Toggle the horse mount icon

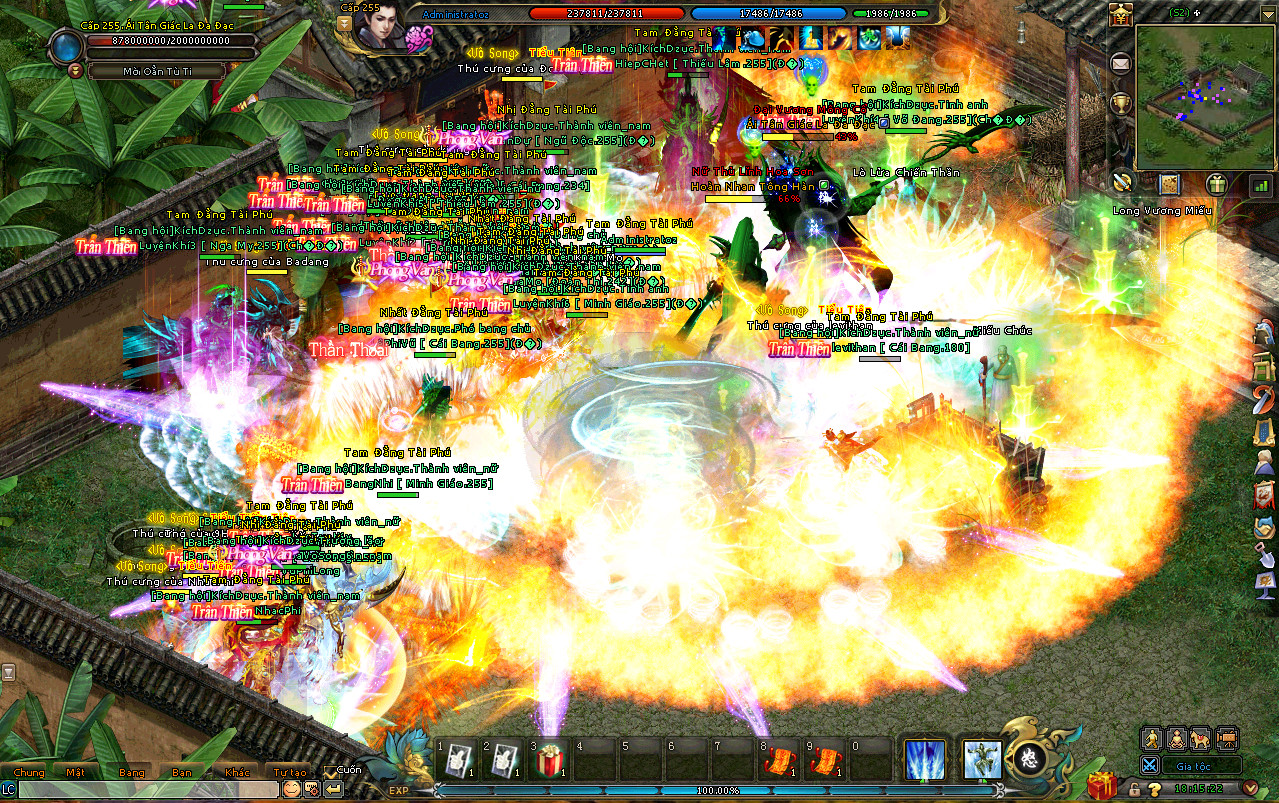click(x=1200, y=739)
